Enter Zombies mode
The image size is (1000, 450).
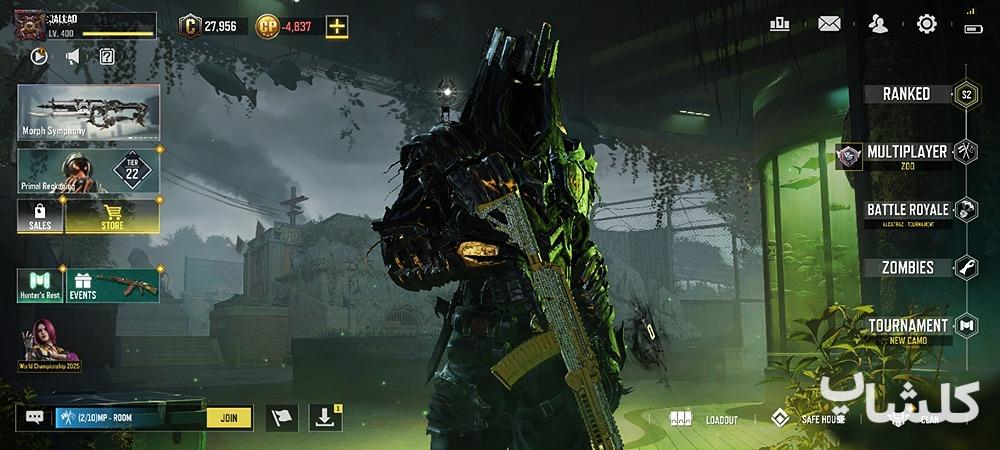point(907,267)
